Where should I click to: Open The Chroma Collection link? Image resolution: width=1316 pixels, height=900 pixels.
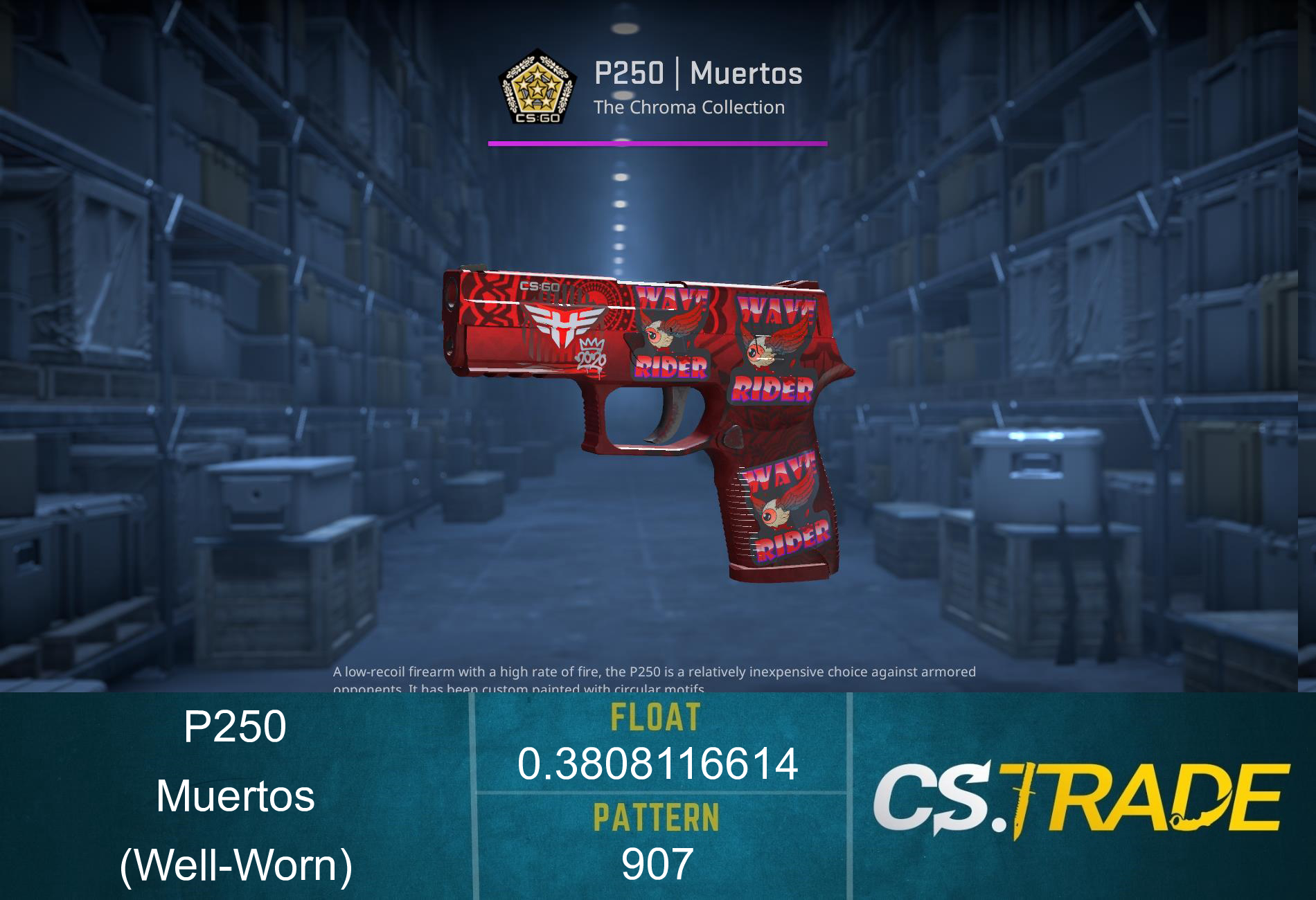(689, 108)
